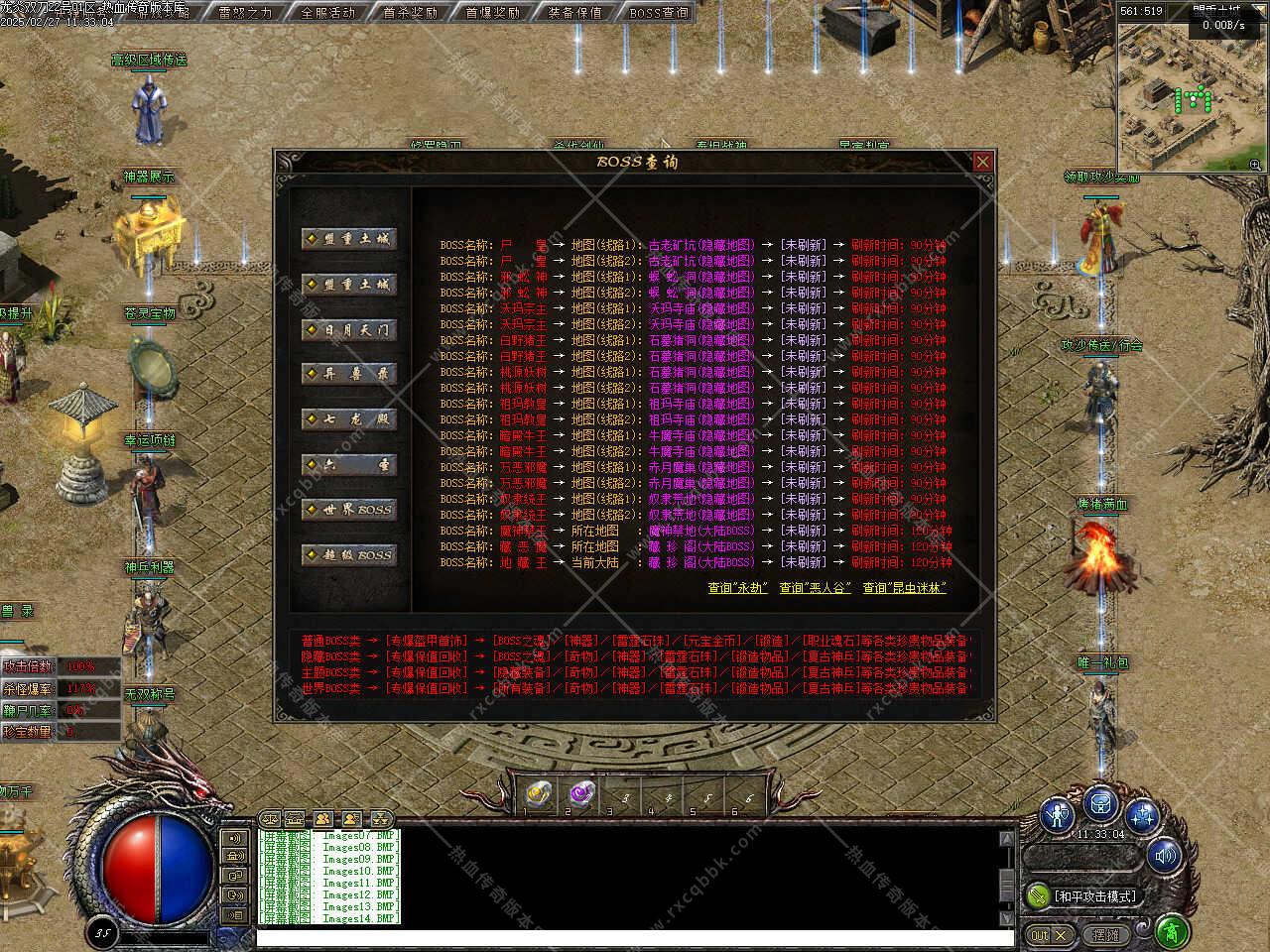This screenshot has width=1270, height=952.
Task: Follow the 查询"永劫" link
Action: point(737,588)
